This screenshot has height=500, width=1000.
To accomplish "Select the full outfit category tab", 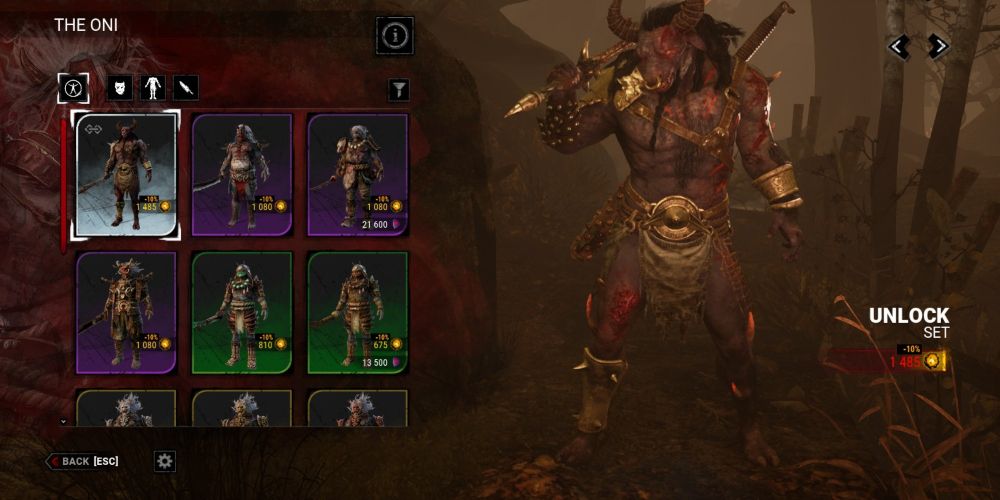I will 75,88.
